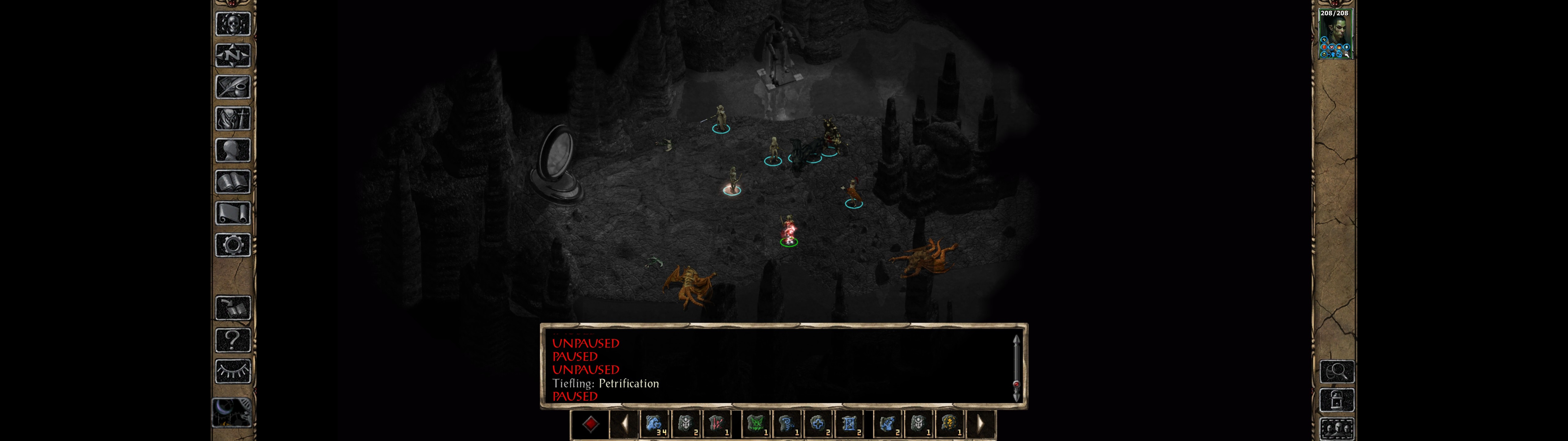Viewport: 1568px width, 441px height.
Task: Open the skull-icon main menu button
Action: click(x=233, y=24)
